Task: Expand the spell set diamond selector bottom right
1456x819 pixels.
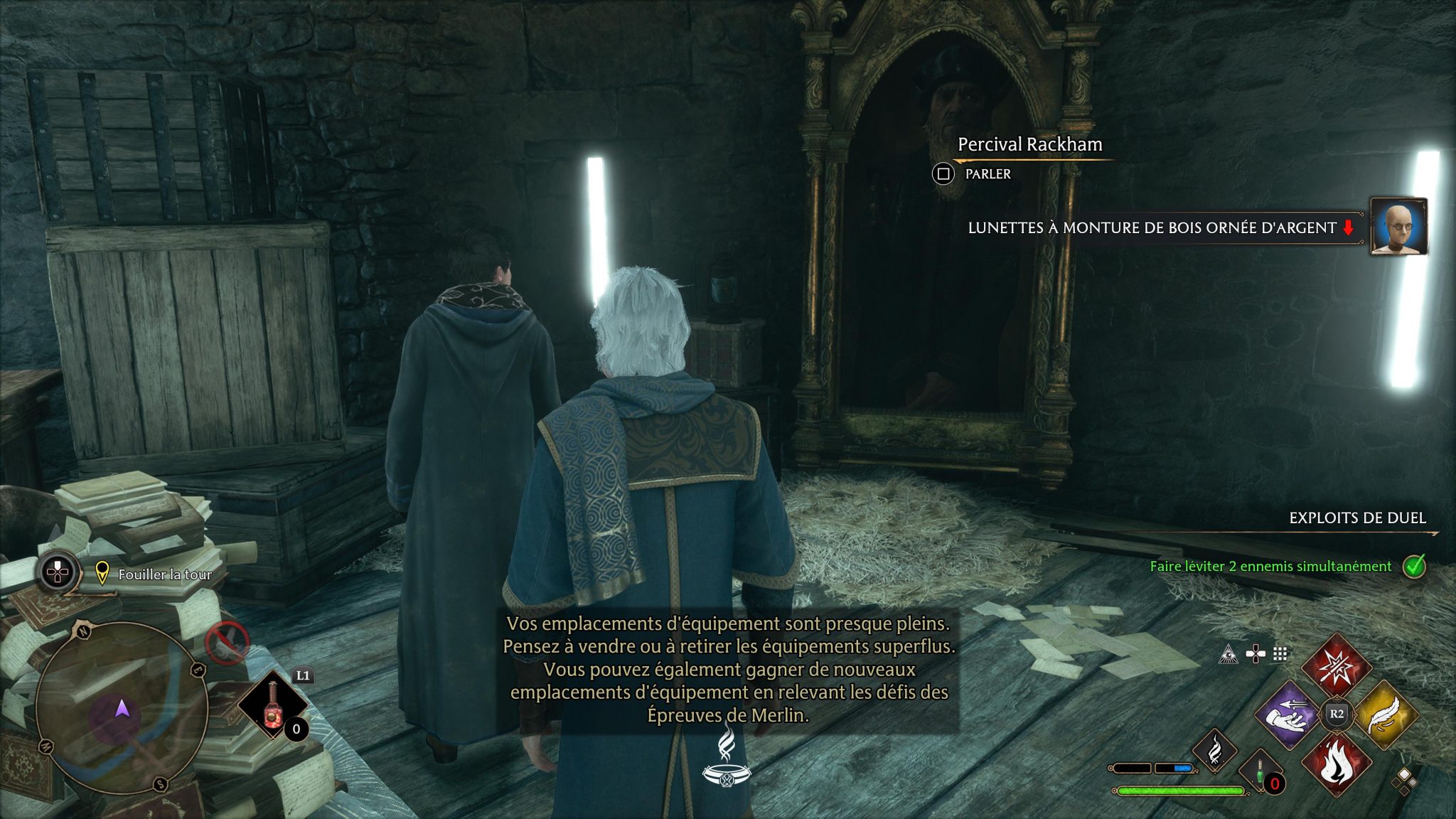Action: [1406, 782]
